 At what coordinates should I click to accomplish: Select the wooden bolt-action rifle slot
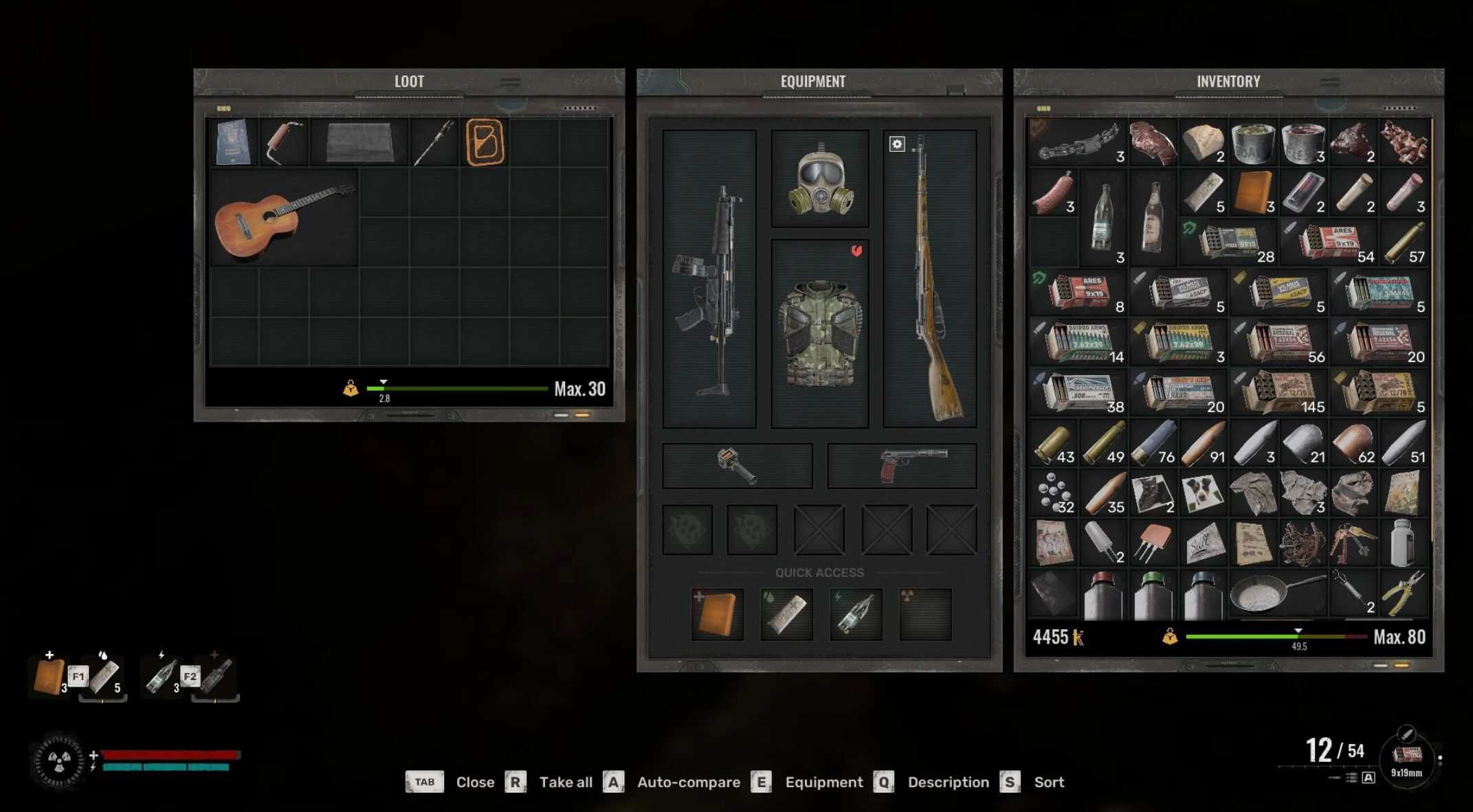pos(929,280)
